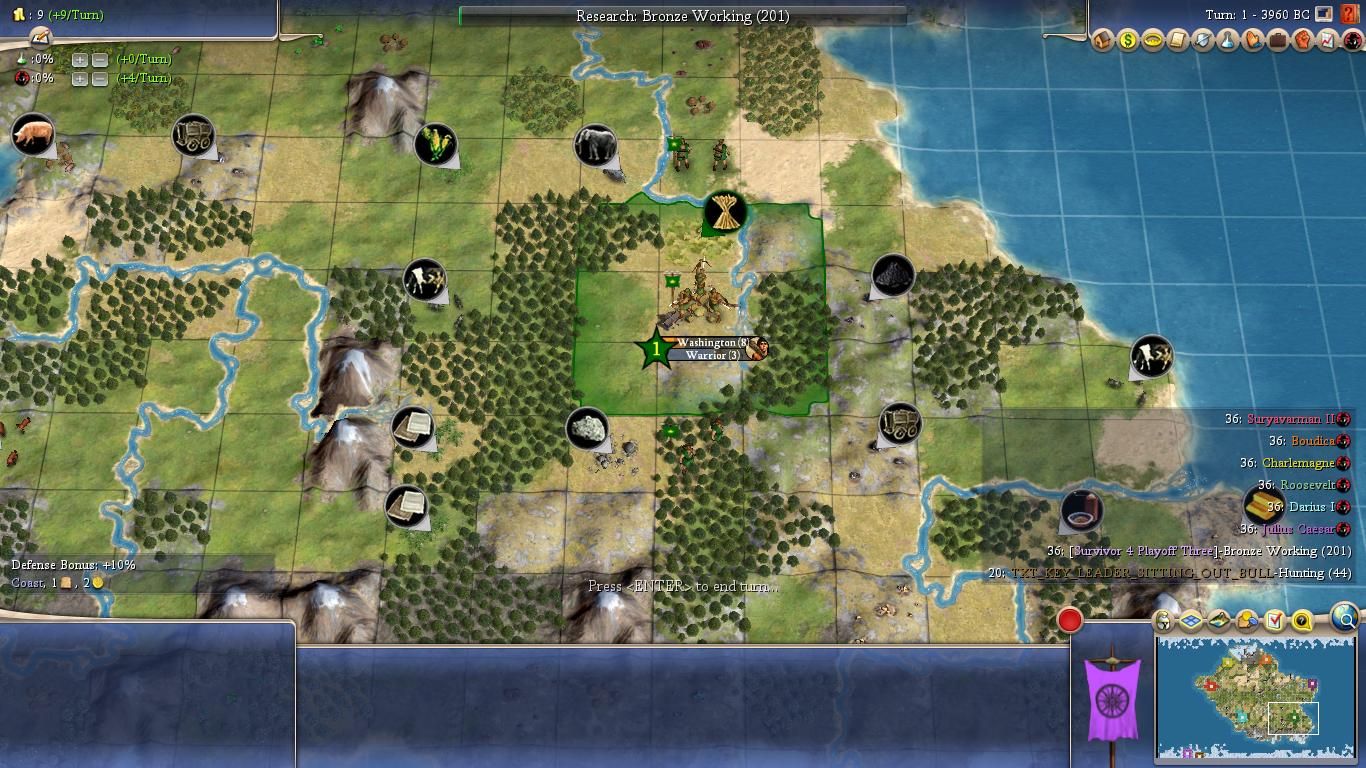
Task: Open the Military Advisor fist icon
Action: point(1303,40)
